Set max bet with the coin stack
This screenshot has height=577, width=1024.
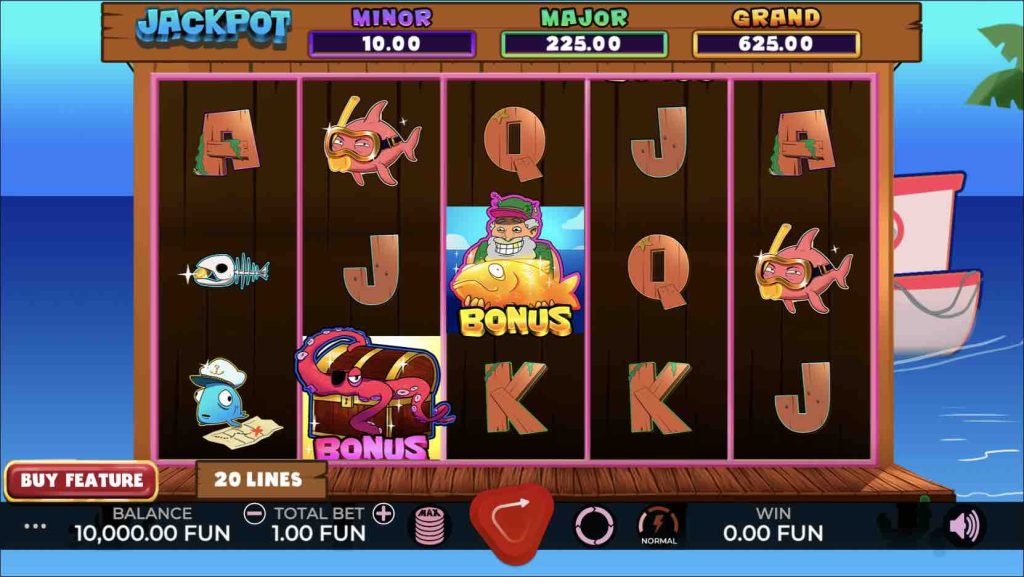(x=429, y=526)
